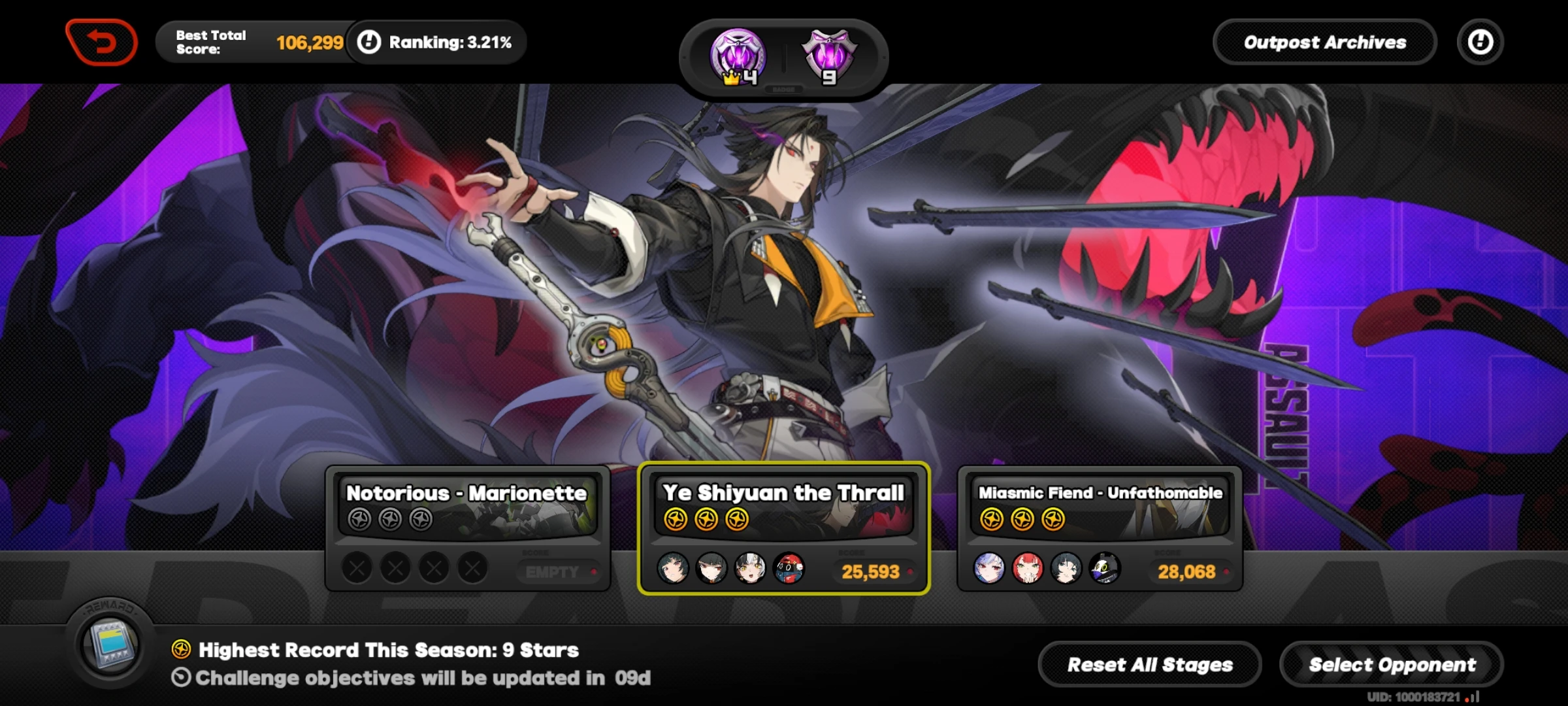Click the Reset All Stages button
Screen dimensions: 1568x706
point(1149,664)
